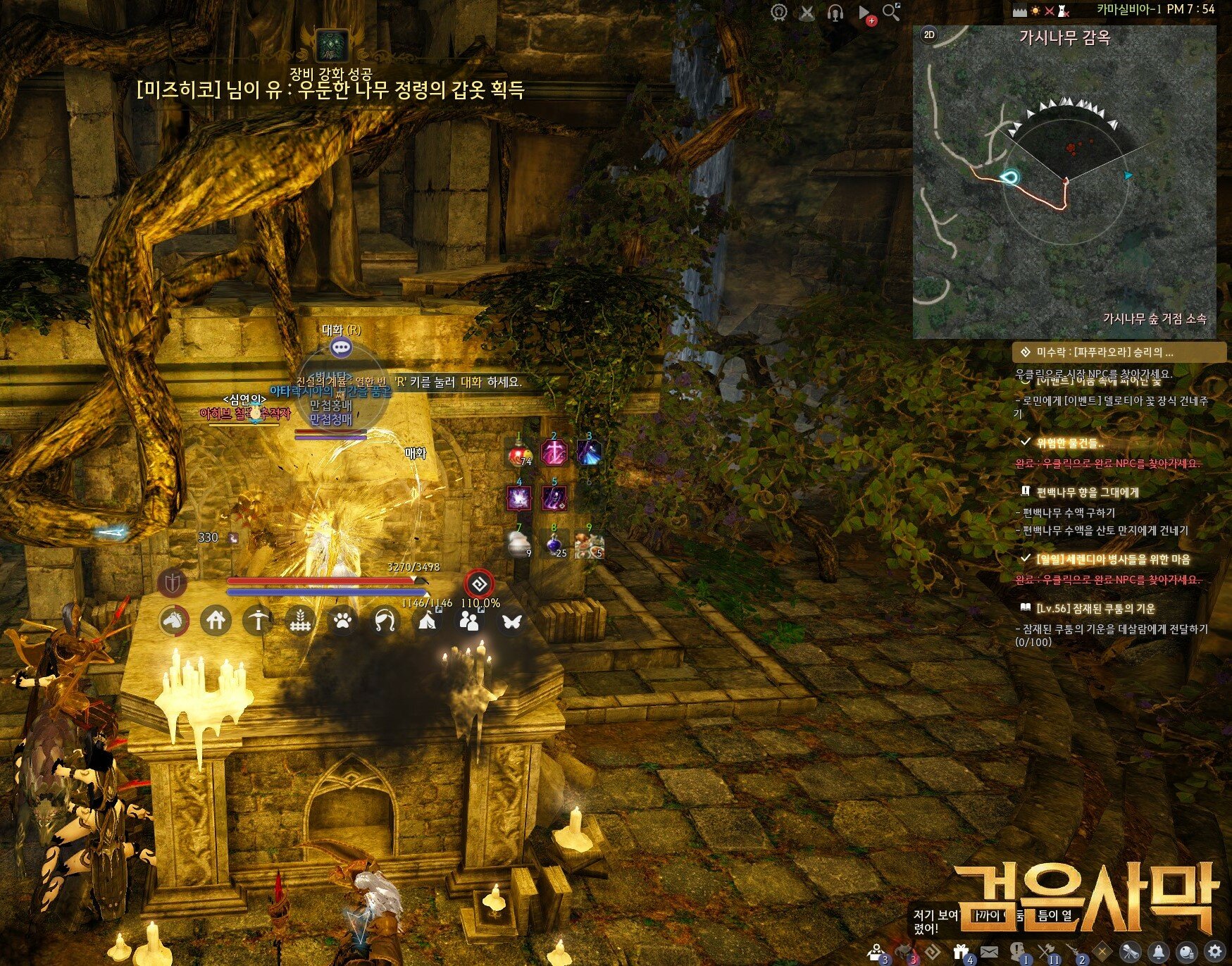Viewport: 1232px width, 966px height.
Task: Open the pickaxe worker icon
Action: pyautogui.click(x=258, y=621)
